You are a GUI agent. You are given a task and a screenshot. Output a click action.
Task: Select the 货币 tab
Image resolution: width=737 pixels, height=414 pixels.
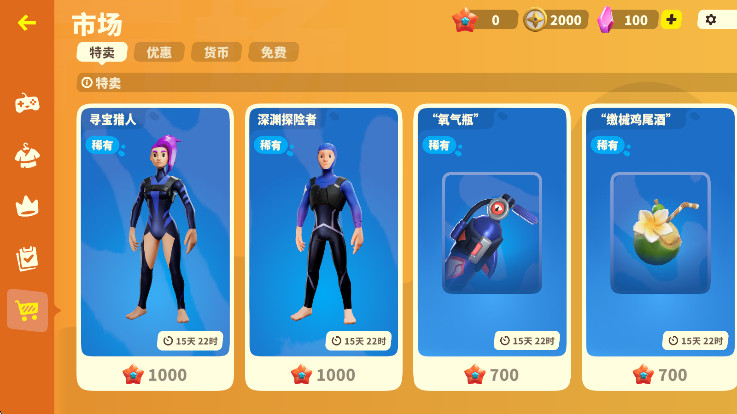point(216,52)
